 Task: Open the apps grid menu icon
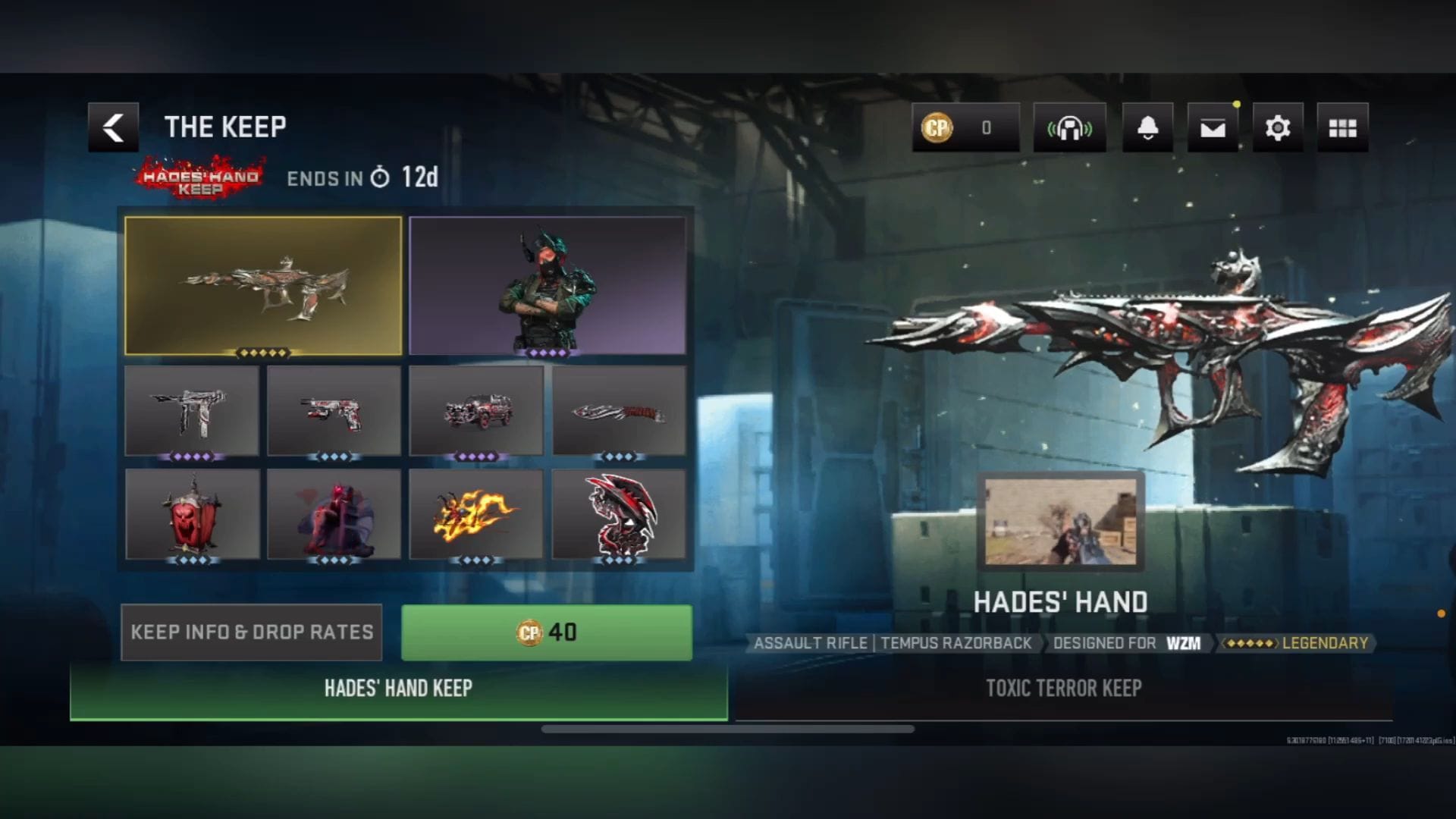pyautogui.click(x=1343, y=127)
